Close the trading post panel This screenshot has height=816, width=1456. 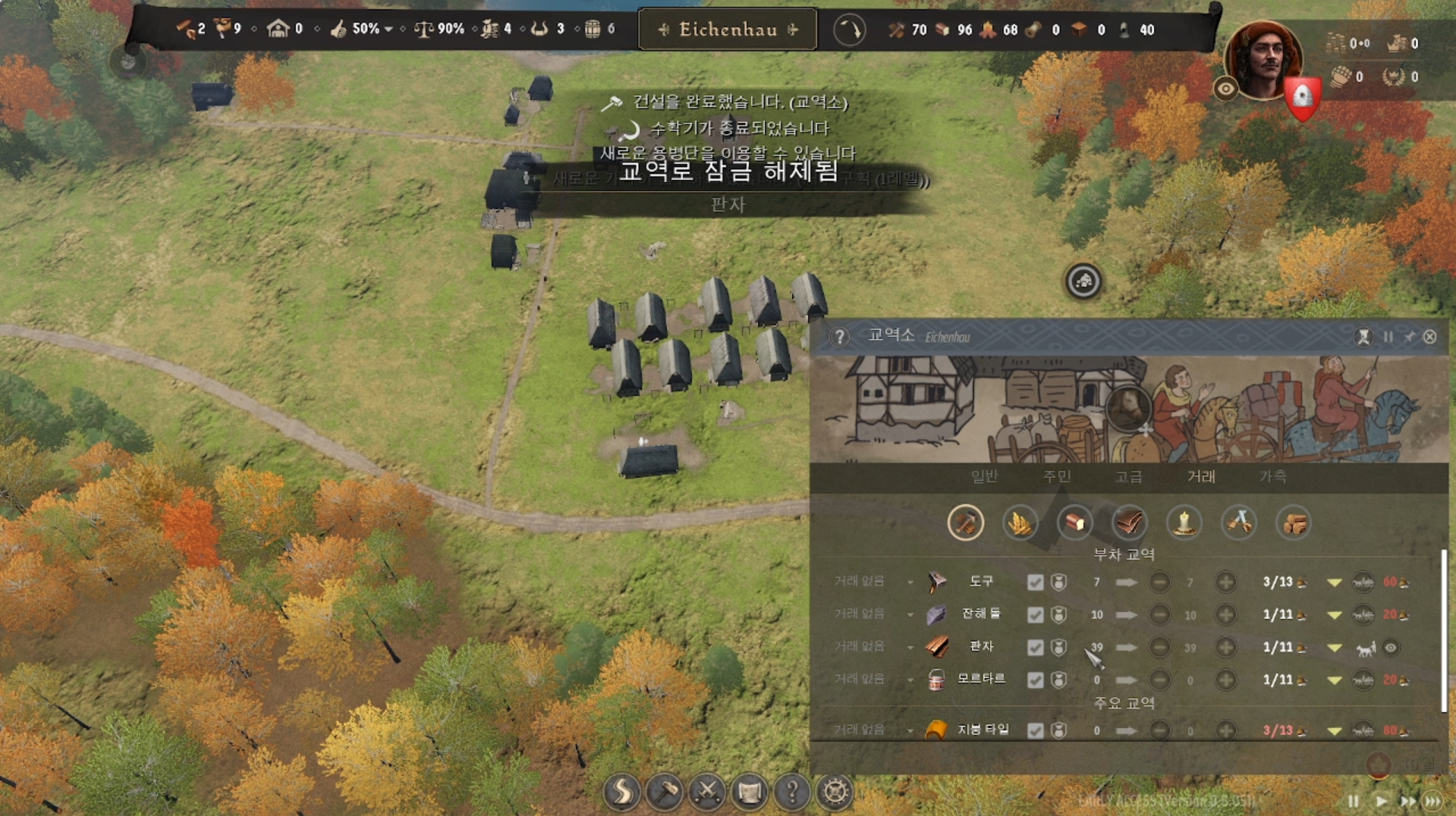[x=1429, y=337]
